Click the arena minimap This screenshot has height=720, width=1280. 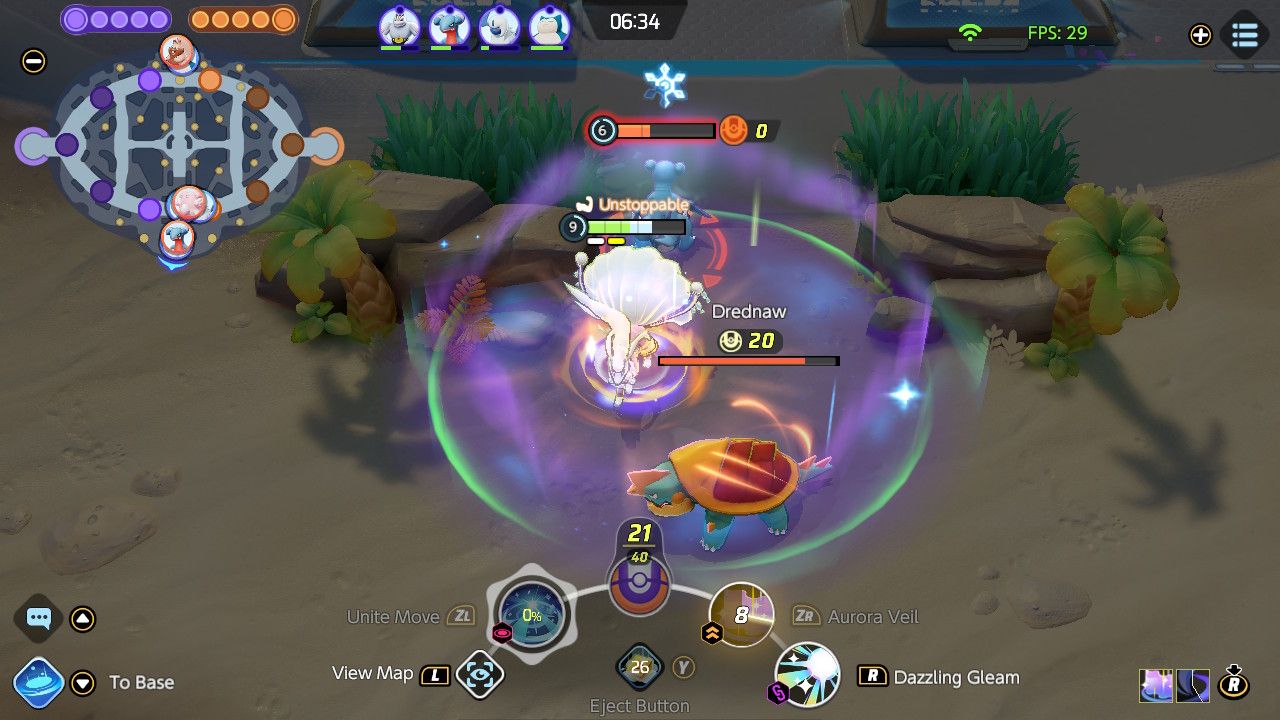click(x=178, y=146)
